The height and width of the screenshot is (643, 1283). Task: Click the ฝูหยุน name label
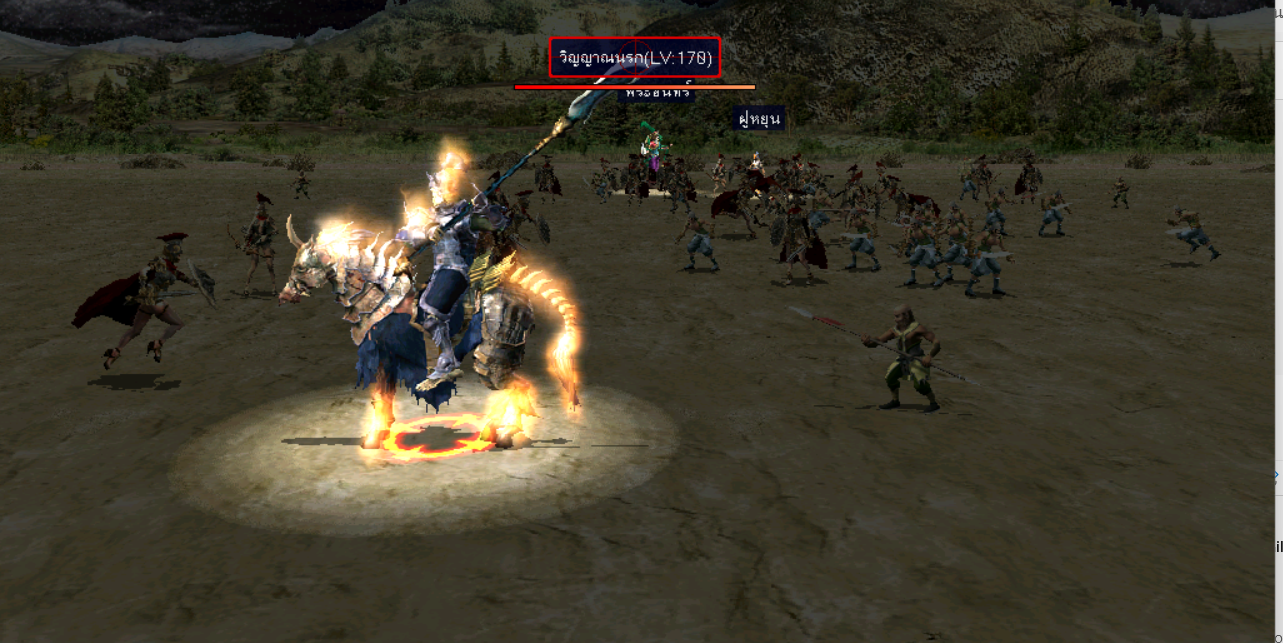tap(758, 119)
